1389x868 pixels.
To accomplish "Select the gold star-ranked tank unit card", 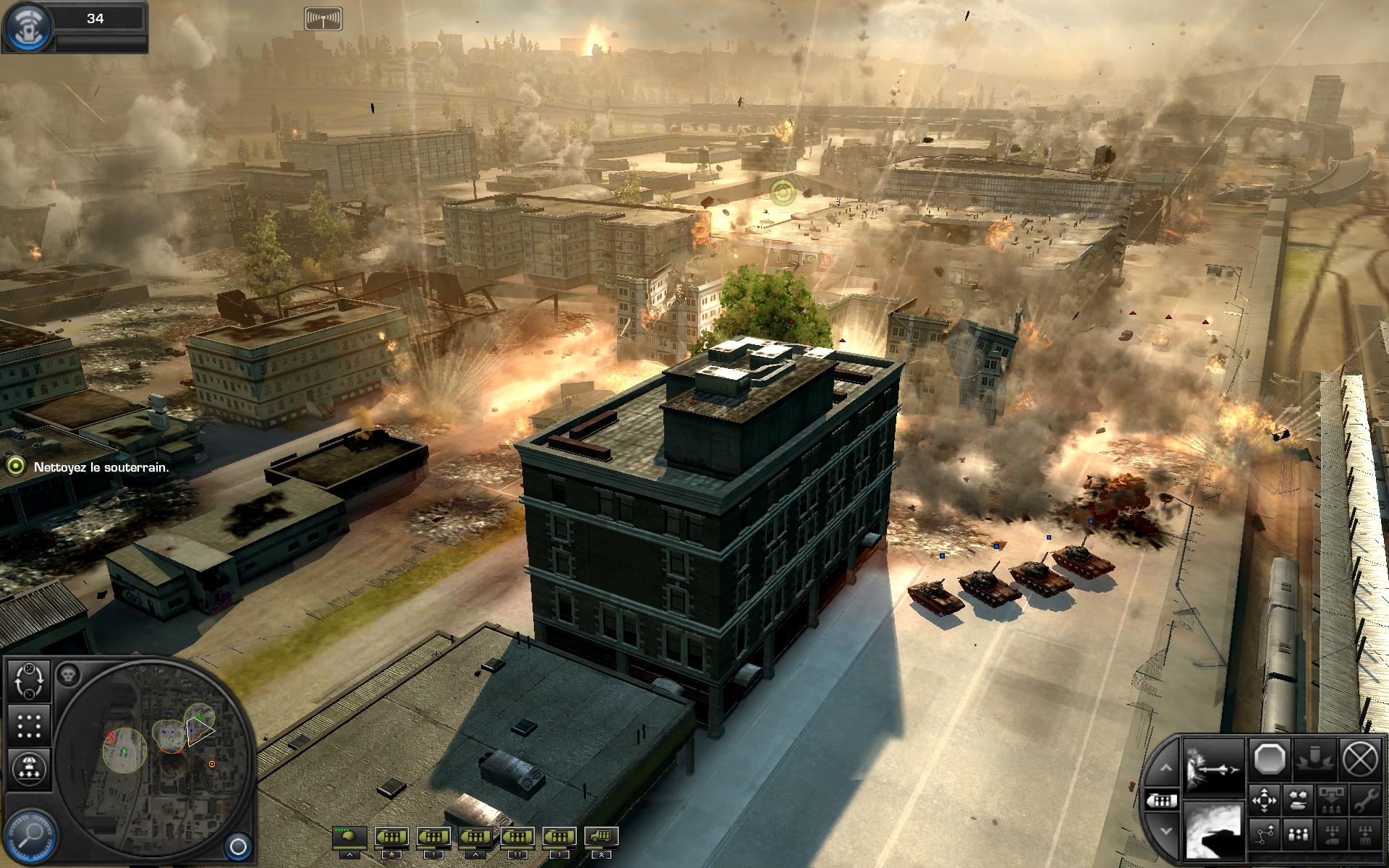I will point(391,838).
